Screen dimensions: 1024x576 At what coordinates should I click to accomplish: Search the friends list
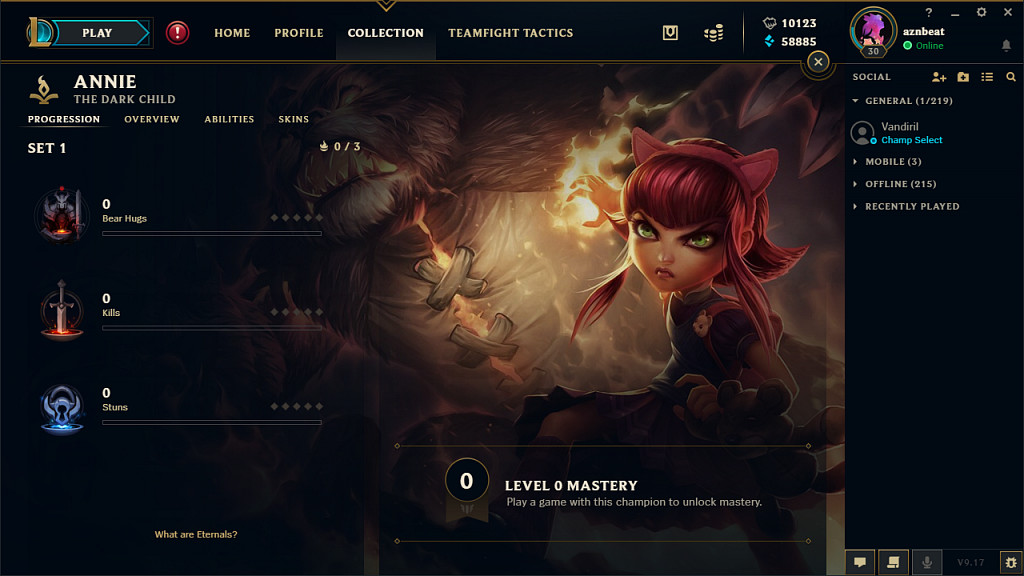coord(1011,77)
